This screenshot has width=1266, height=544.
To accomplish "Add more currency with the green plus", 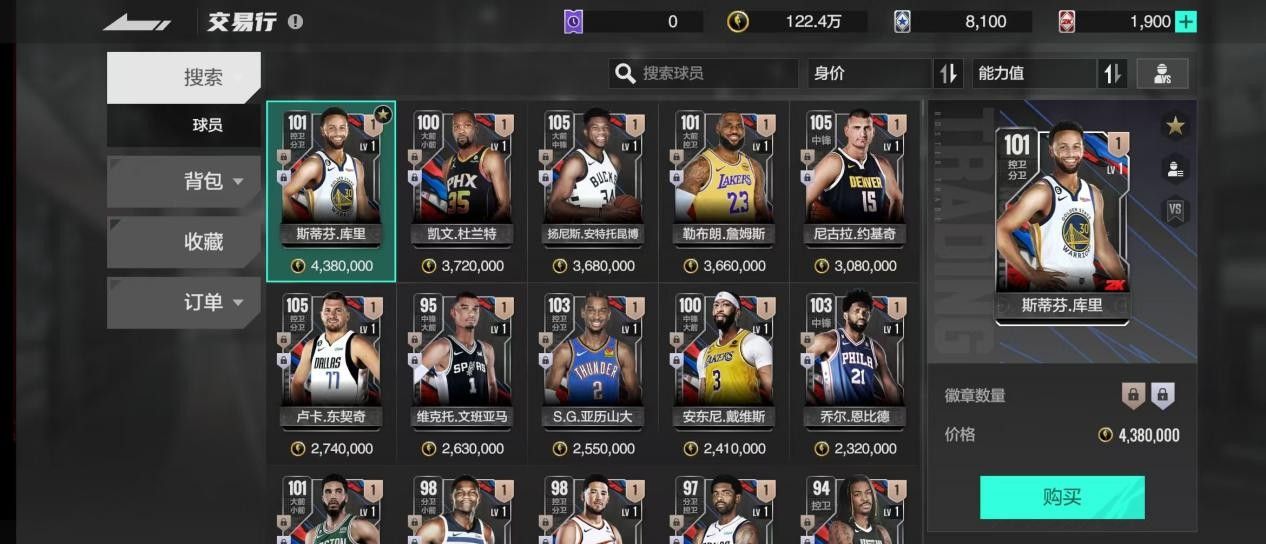I will tap(1185, 22).
